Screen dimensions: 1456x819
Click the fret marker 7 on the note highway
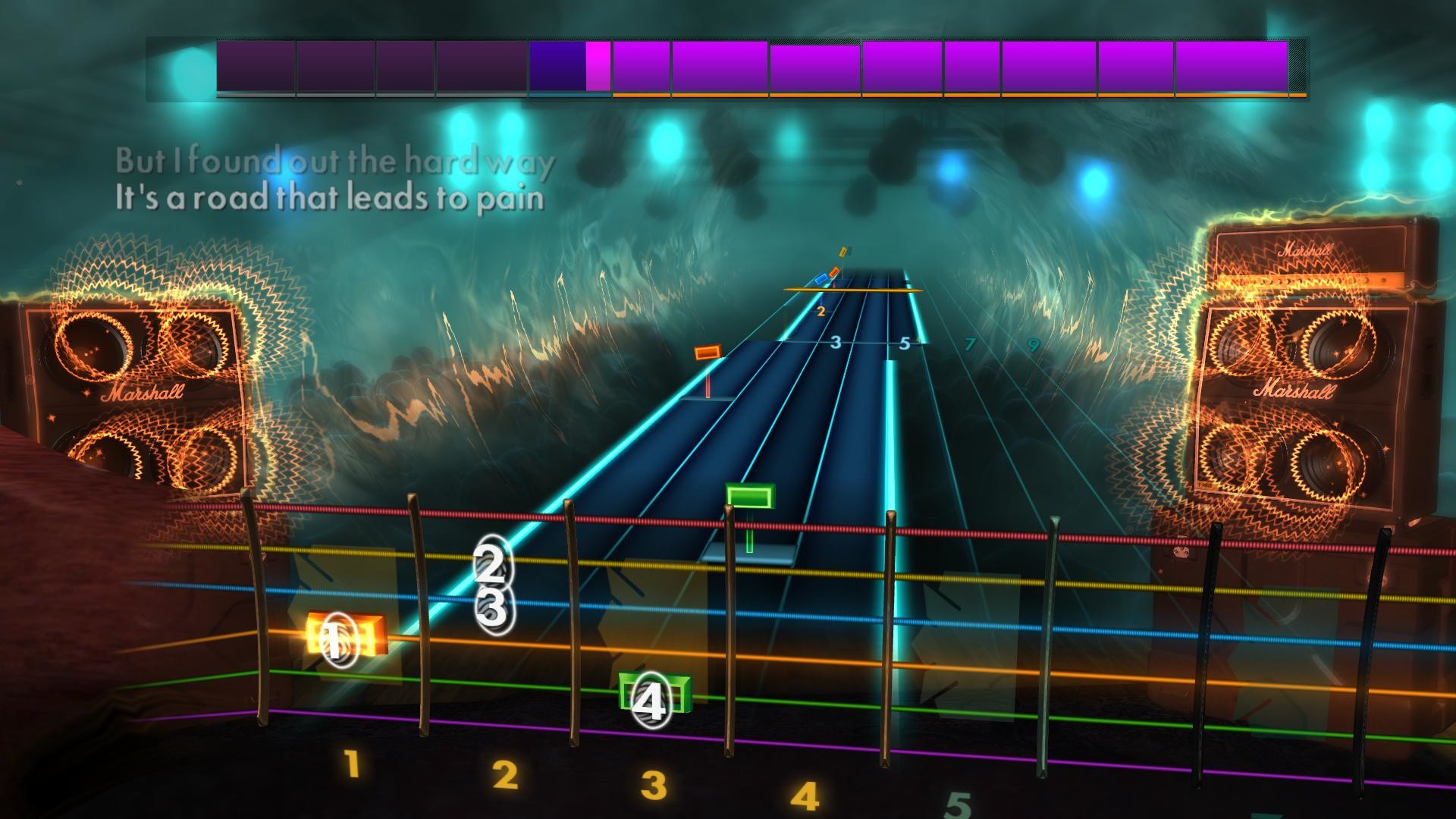(x=971, y=343)
